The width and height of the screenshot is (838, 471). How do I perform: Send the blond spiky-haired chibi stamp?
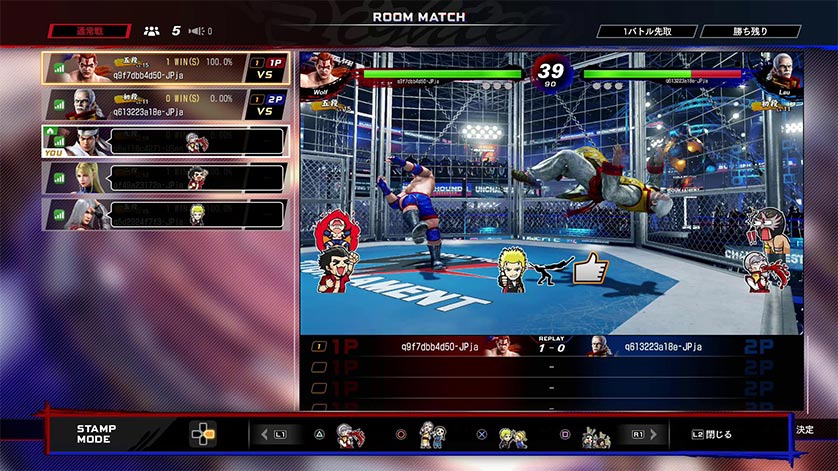coord(513,435)
